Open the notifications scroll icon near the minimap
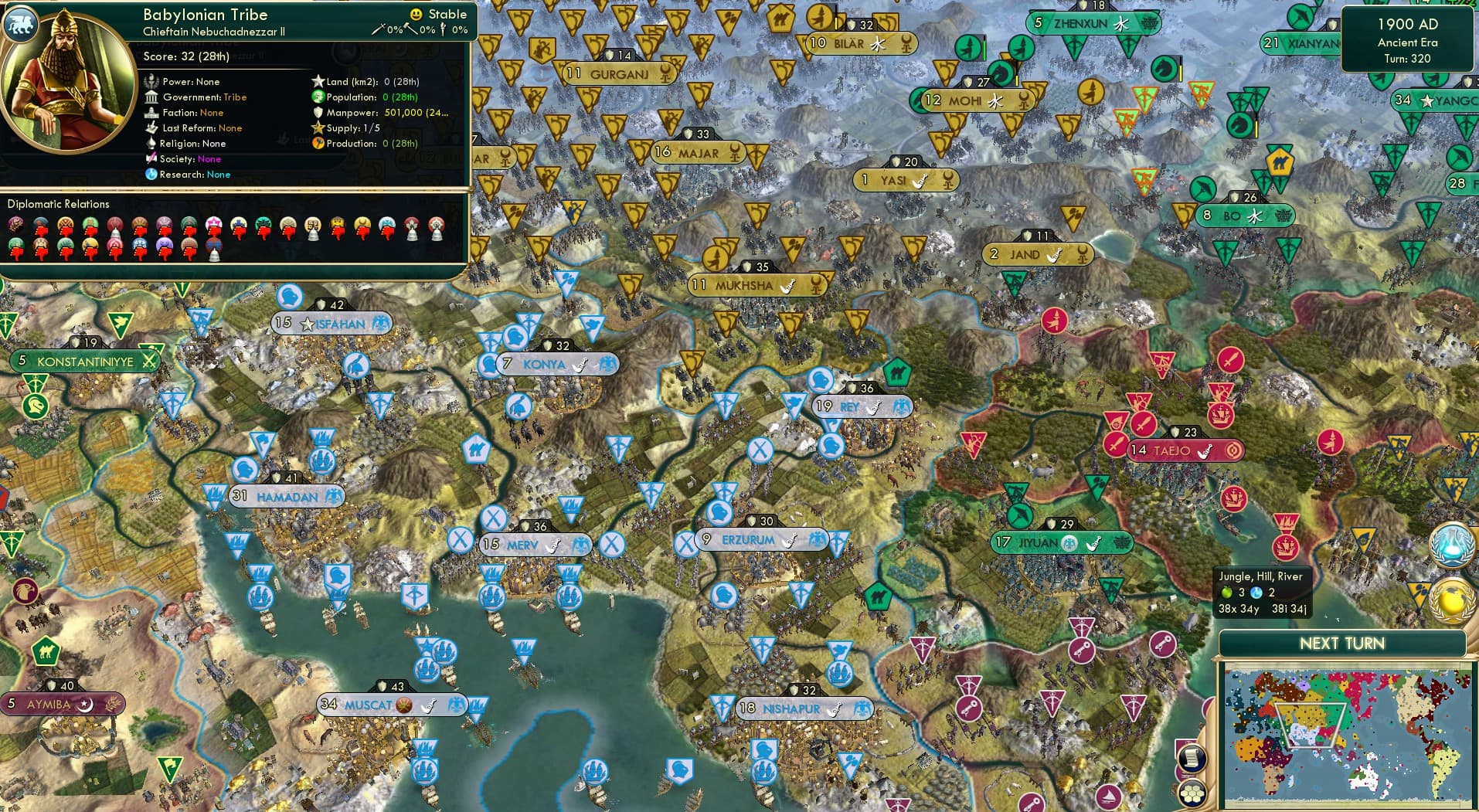Viewport: 1479px width, 812px height. pos(1192,757)
